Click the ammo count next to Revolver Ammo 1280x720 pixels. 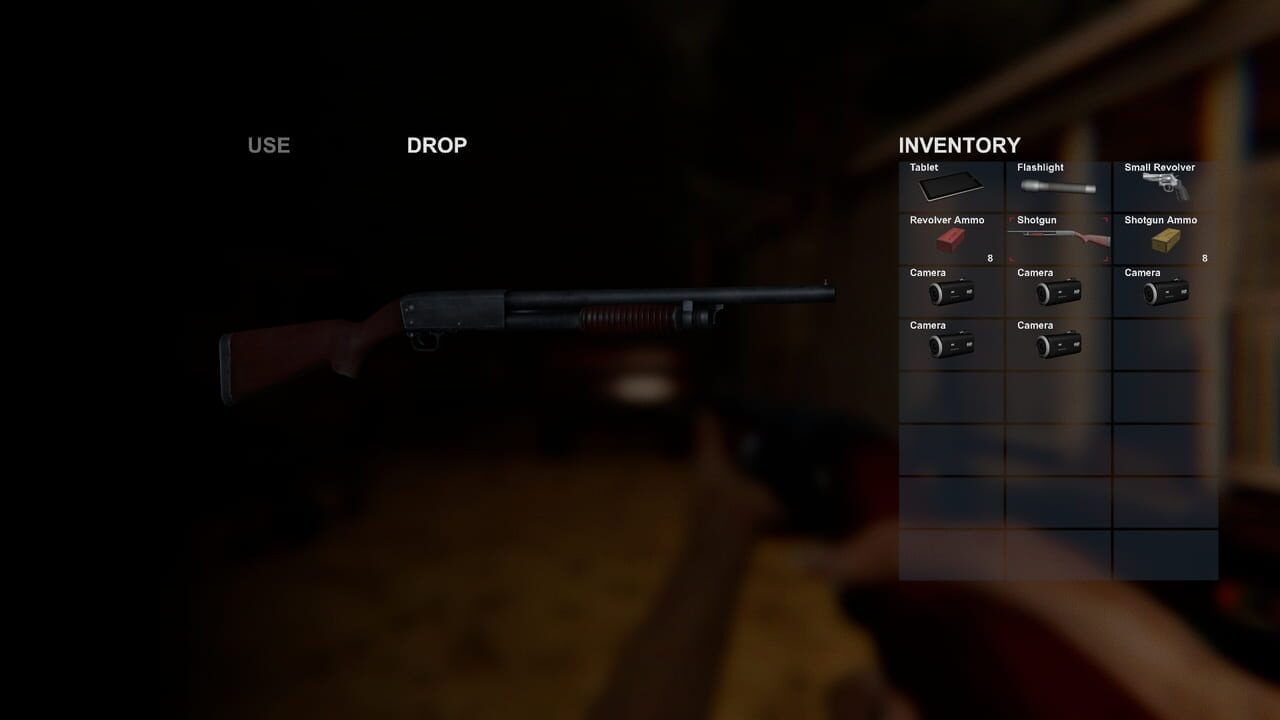click(989, 257)
